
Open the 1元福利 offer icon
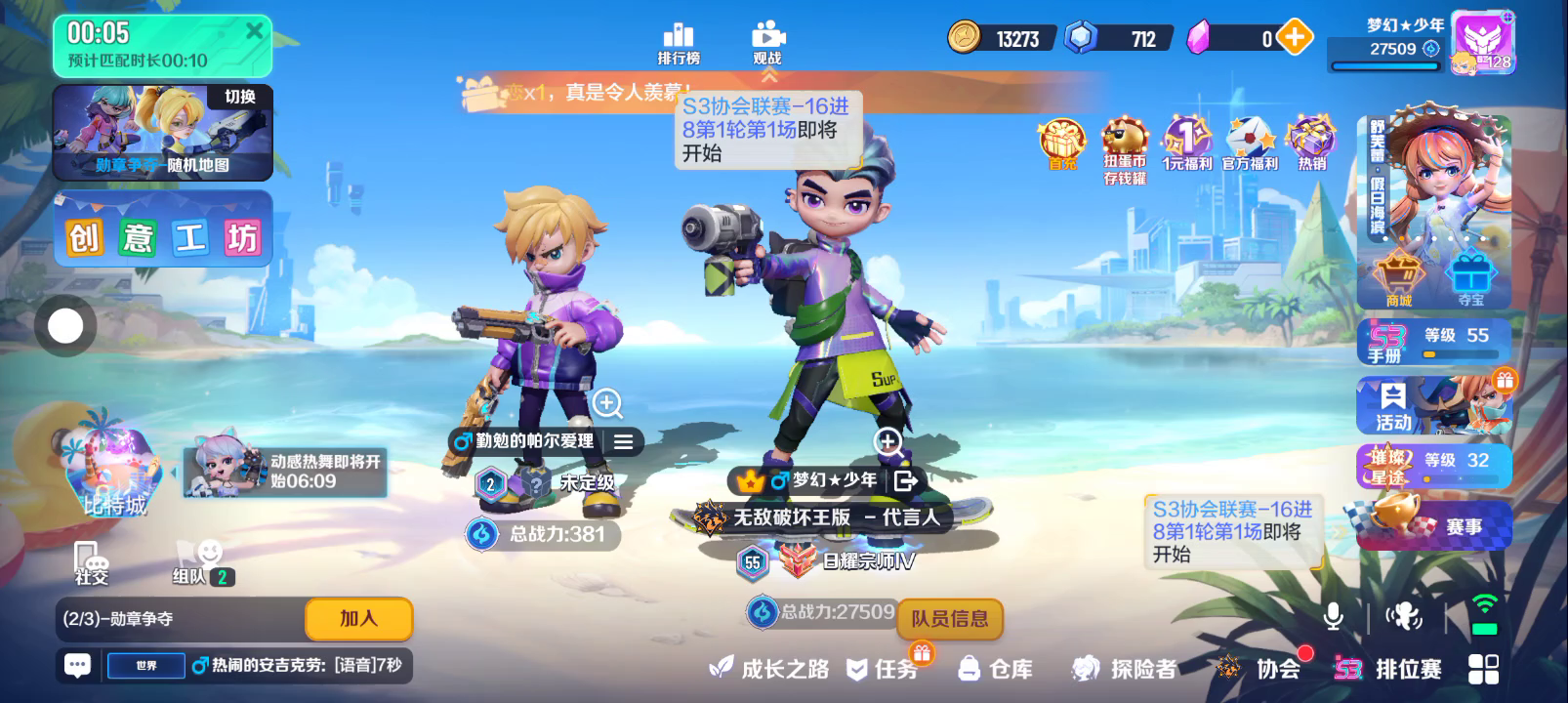[x=1186, y=145]
